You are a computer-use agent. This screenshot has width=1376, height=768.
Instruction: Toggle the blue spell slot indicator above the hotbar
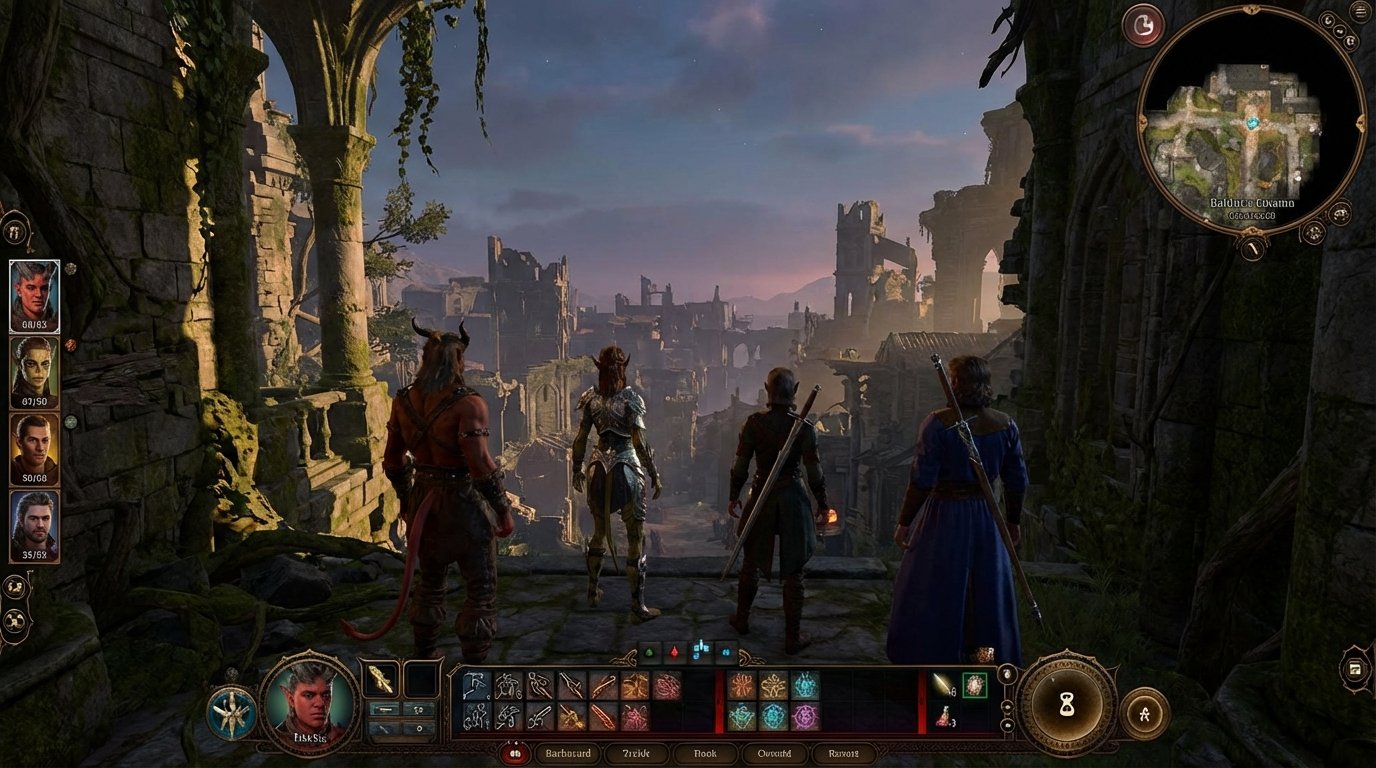(700, 650)
